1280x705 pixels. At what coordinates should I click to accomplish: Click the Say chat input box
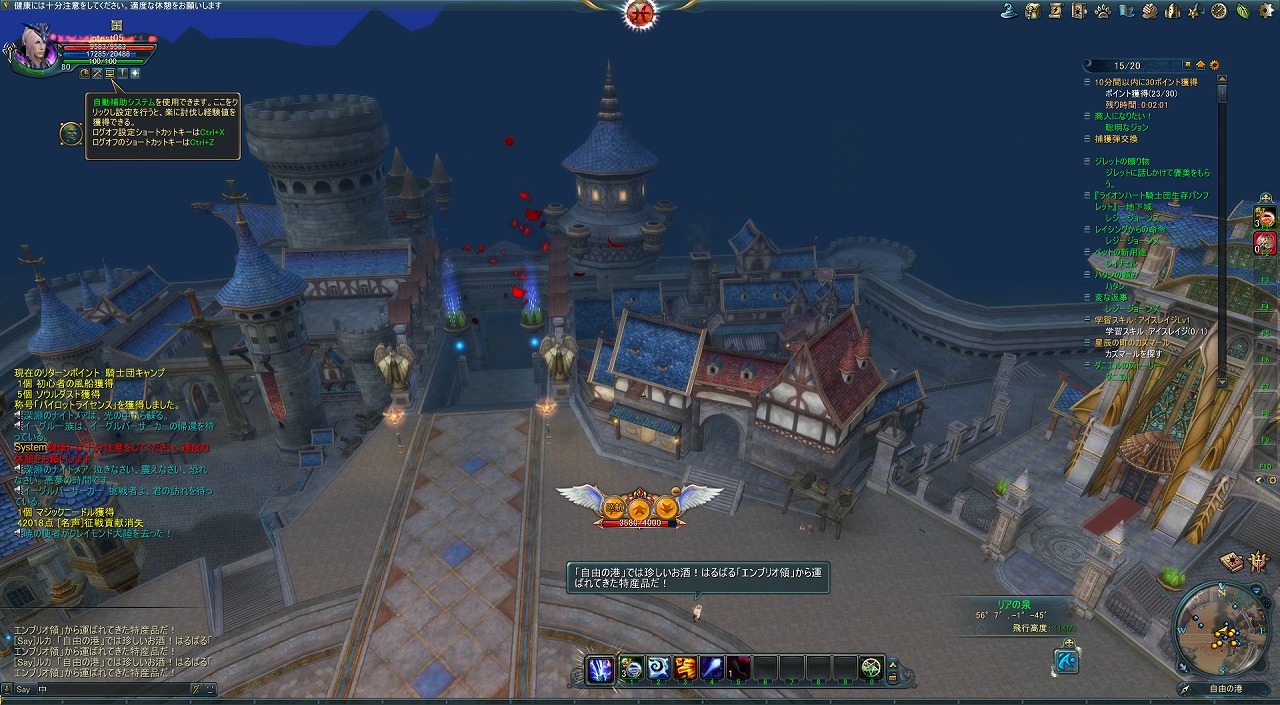(110, 688)
